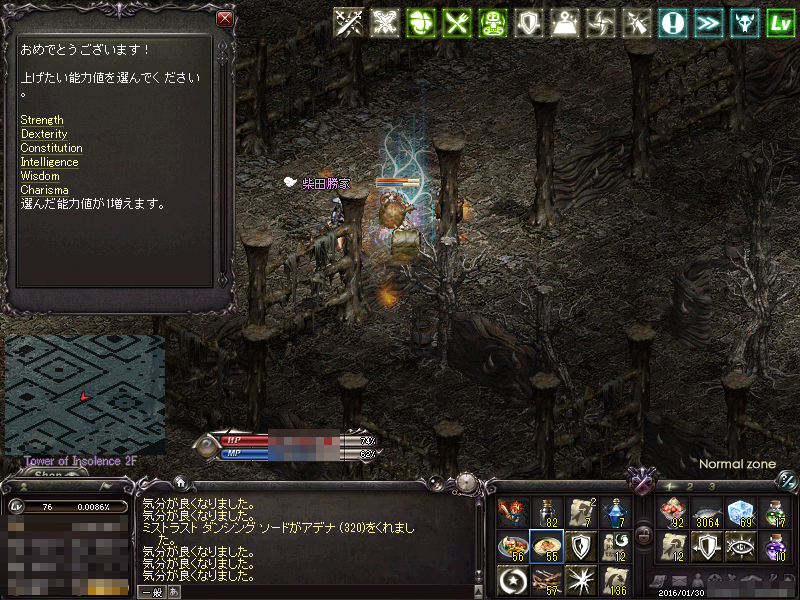The image size is (800, 600).
Task: Pick Constitution to increase by one
Action: pyautogui.click(x=51, y=148)
